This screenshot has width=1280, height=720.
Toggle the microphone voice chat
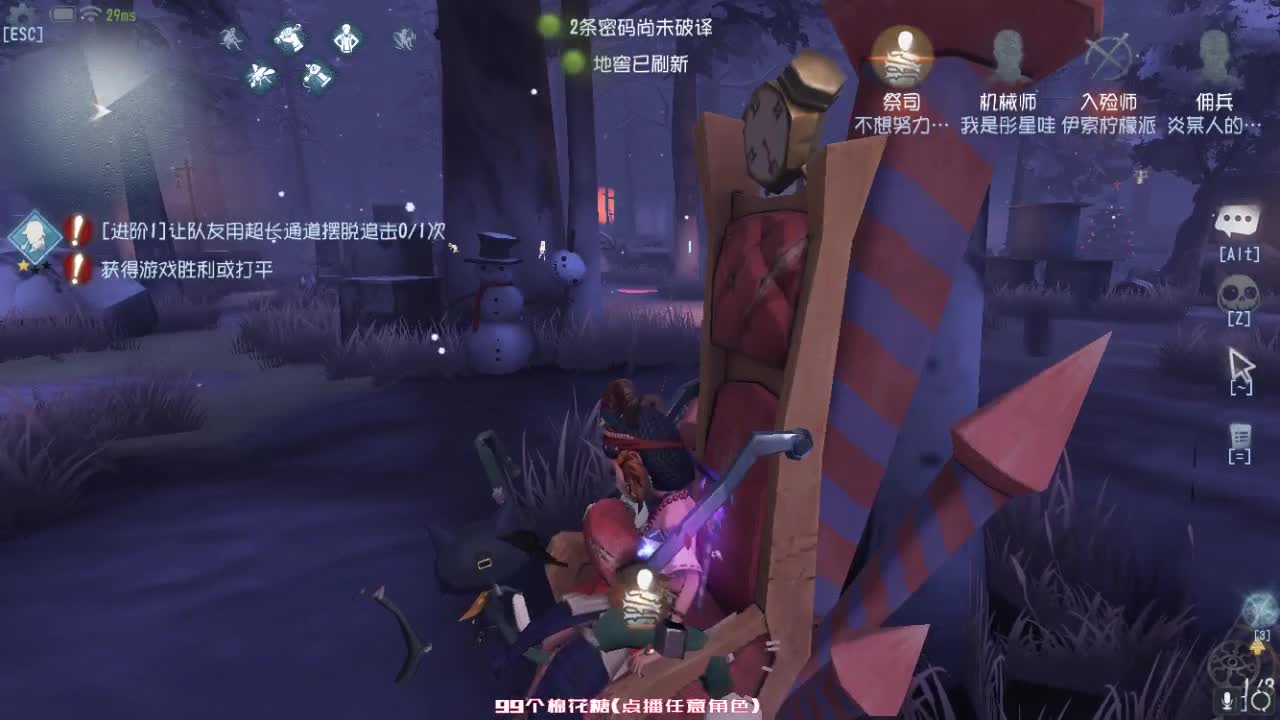(1226, 700)
